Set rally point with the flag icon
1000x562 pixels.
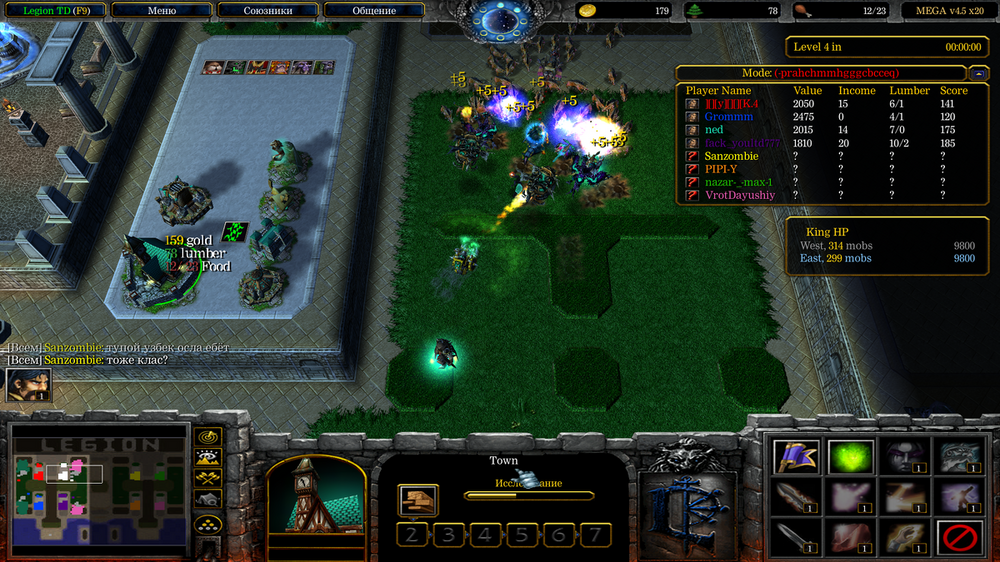click(796, 457)
